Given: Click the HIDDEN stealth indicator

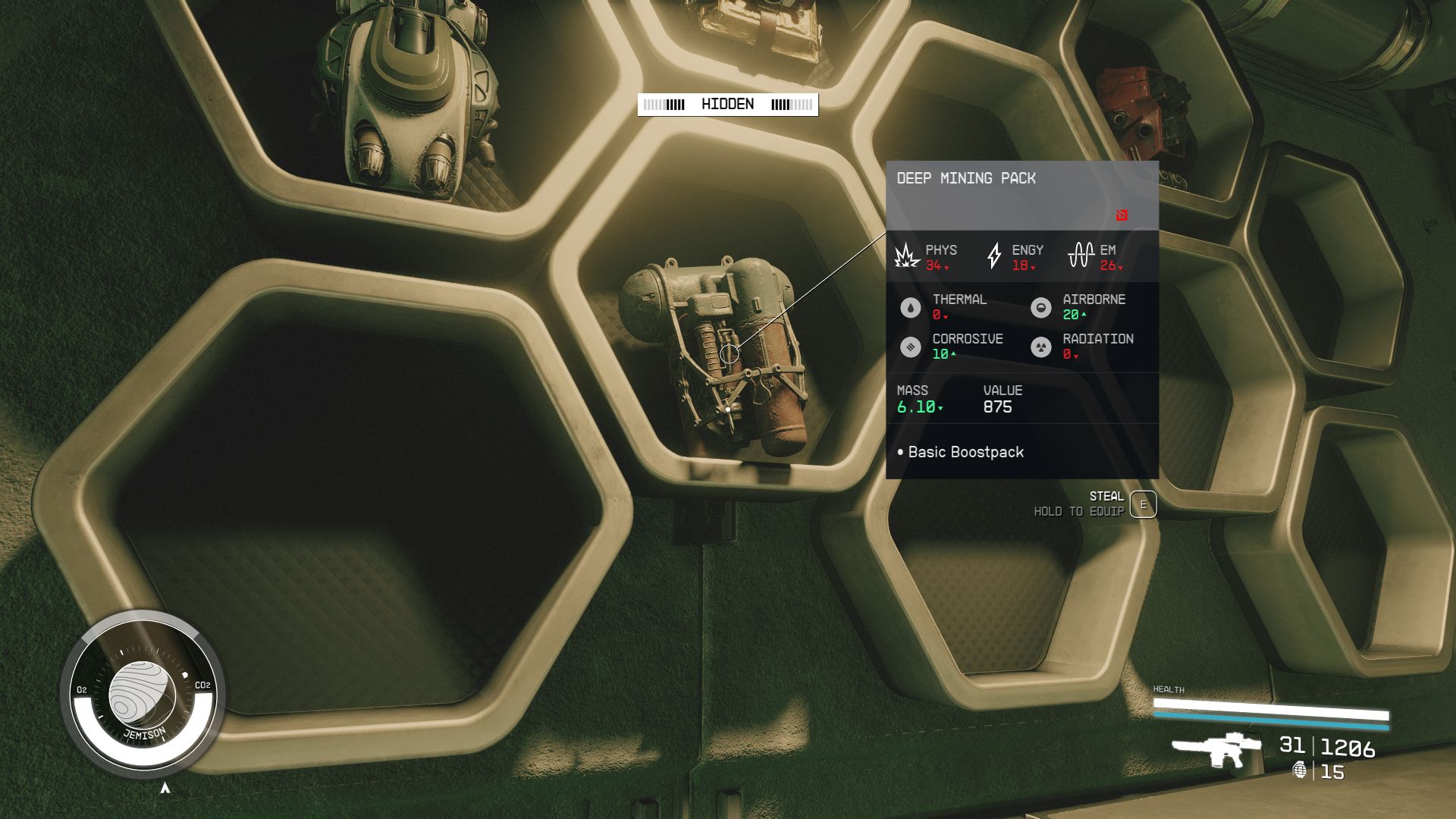Looking at the screenshot, I should point(728,104).
